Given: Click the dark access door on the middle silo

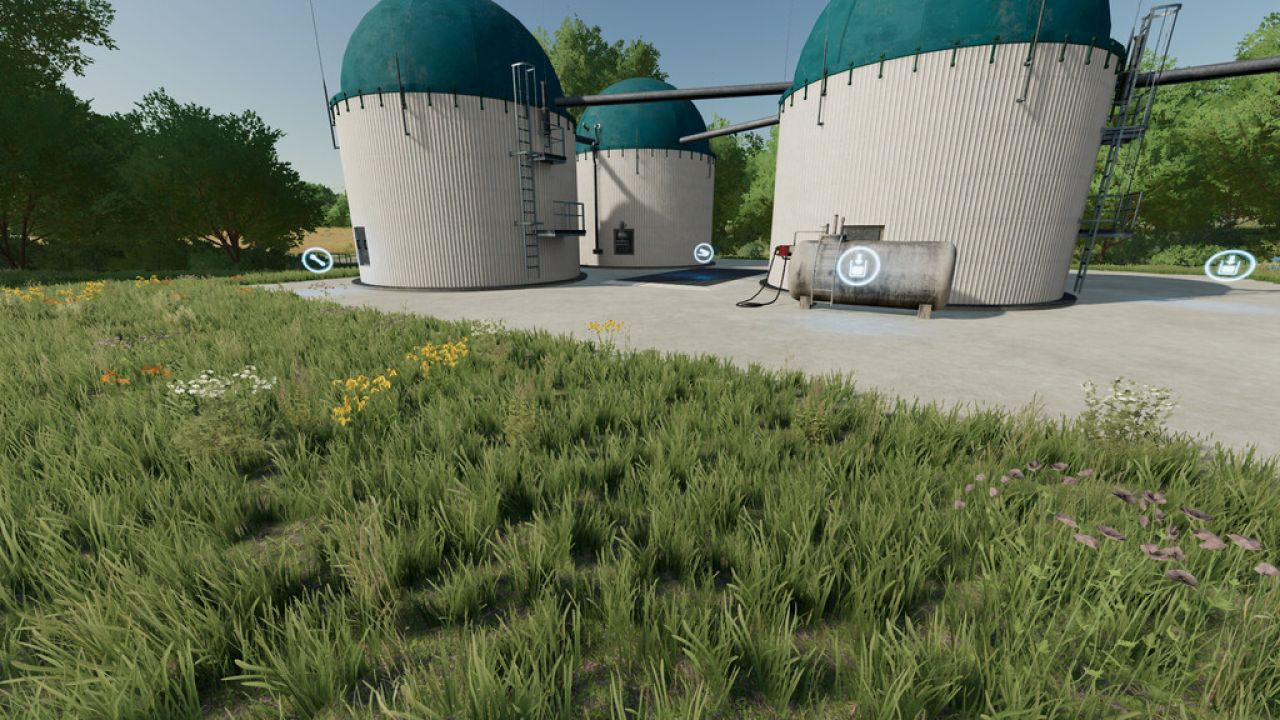Looking at the screenshot, I should [x=622, y=240].
